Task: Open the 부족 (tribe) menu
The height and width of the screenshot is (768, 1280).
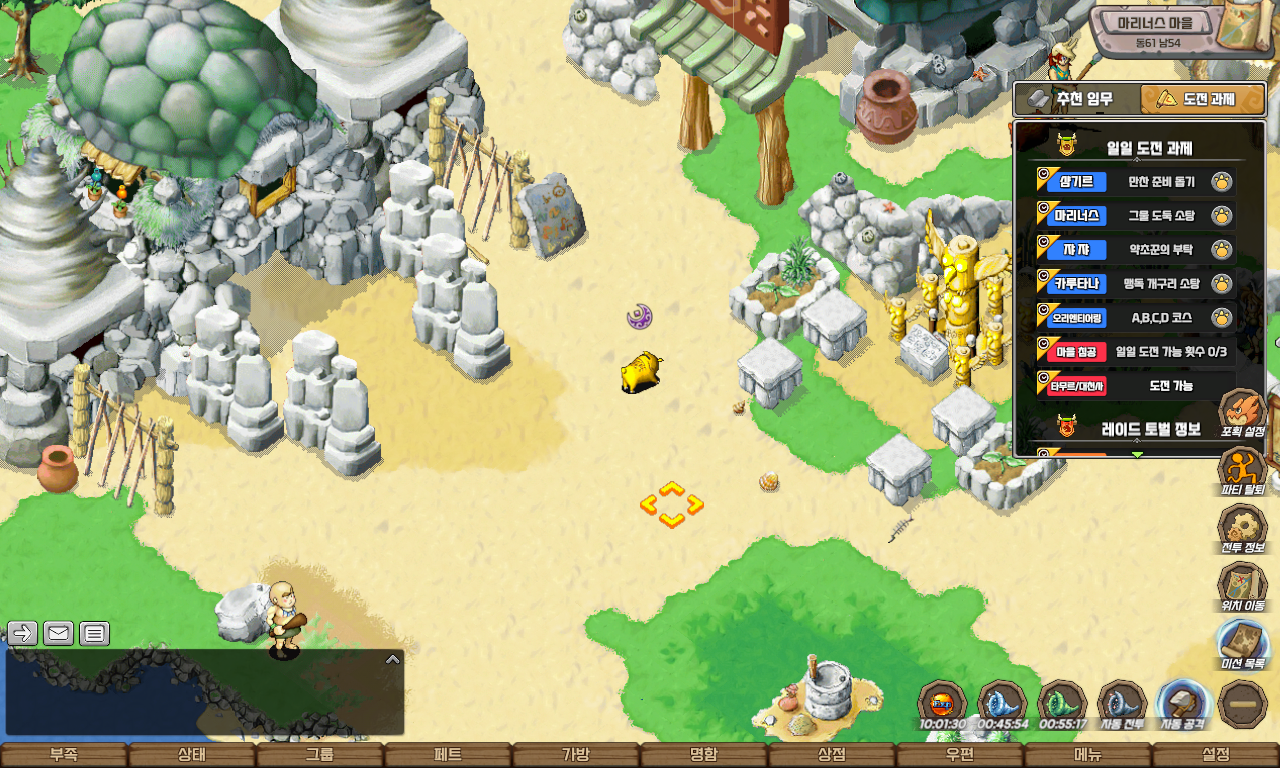Action: 64,755
